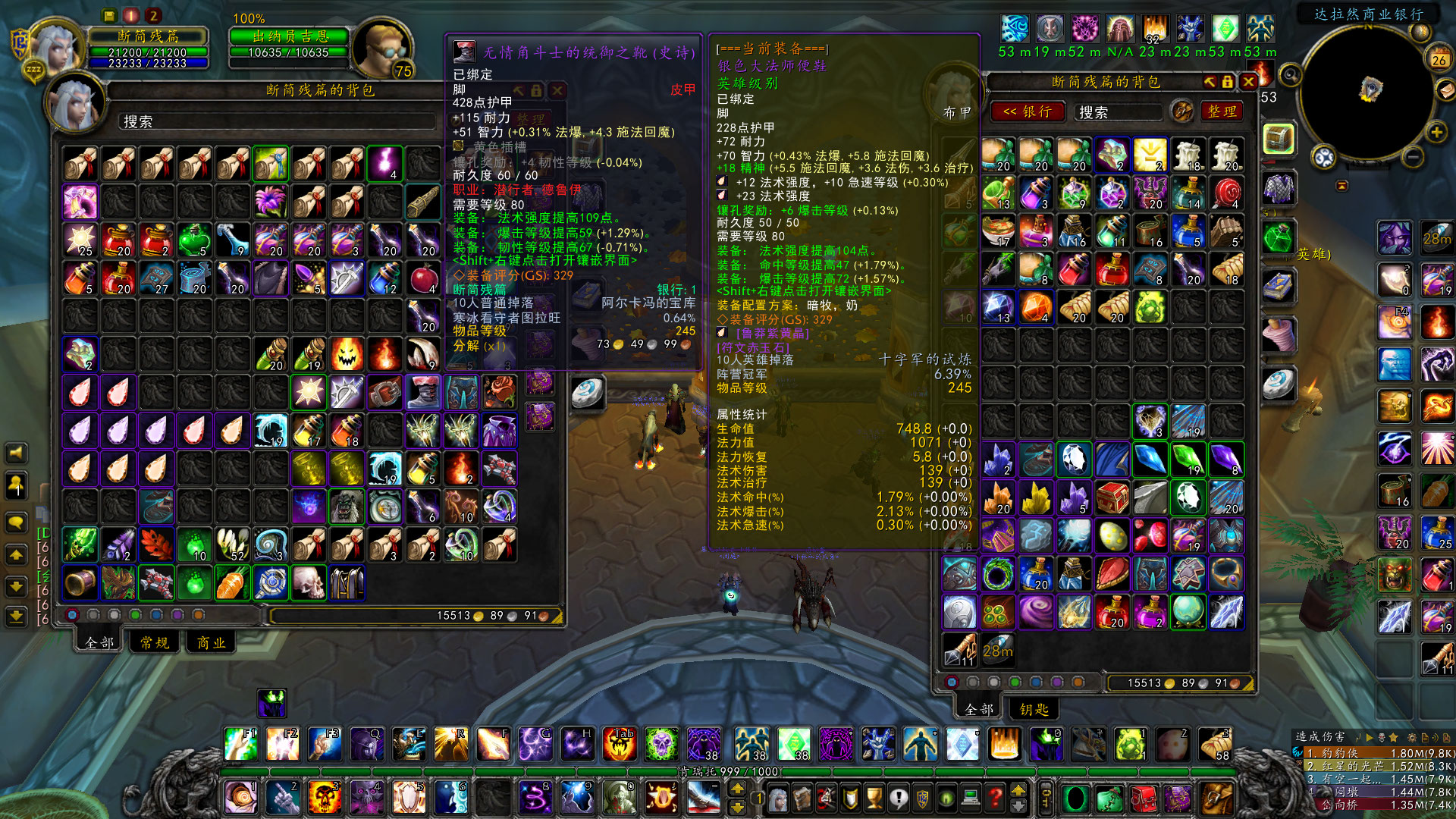Open the character info portrait icon
Image resolution: width=1456 pixels, height=819 pixels.
[x=778, y=799]
